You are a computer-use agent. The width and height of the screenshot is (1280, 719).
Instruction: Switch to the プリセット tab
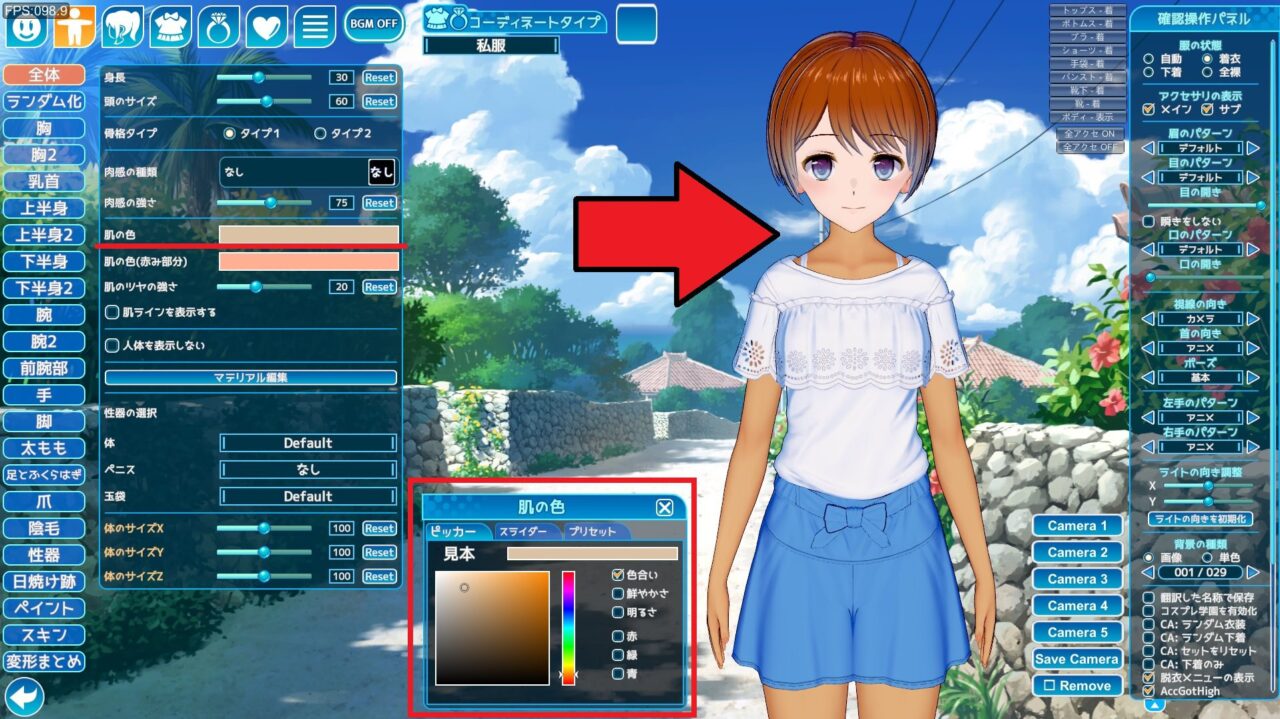(595, 532)
